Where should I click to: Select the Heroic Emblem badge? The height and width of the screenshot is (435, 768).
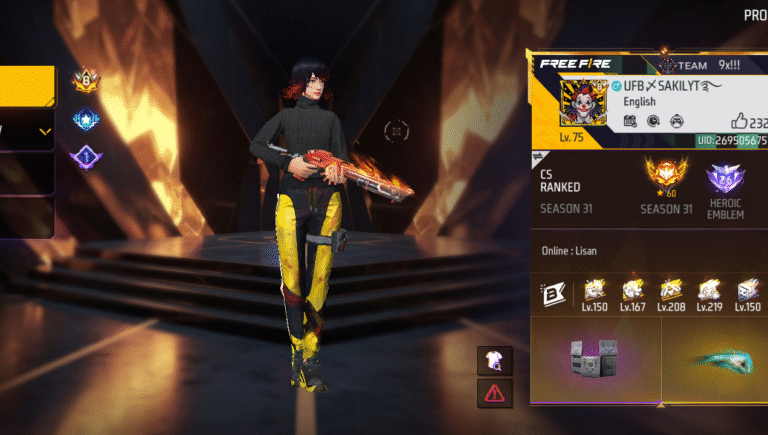click(724, 178)
